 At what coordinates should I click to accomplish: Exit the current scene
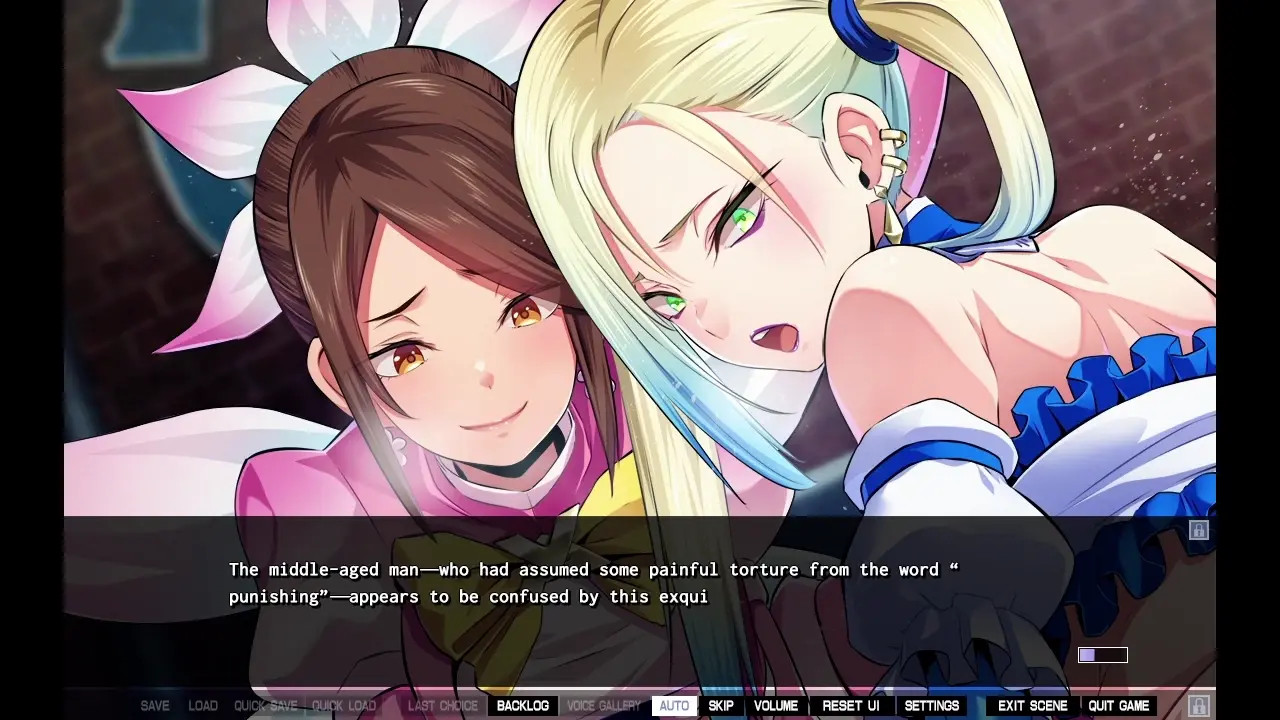[x=1033, y=706]
